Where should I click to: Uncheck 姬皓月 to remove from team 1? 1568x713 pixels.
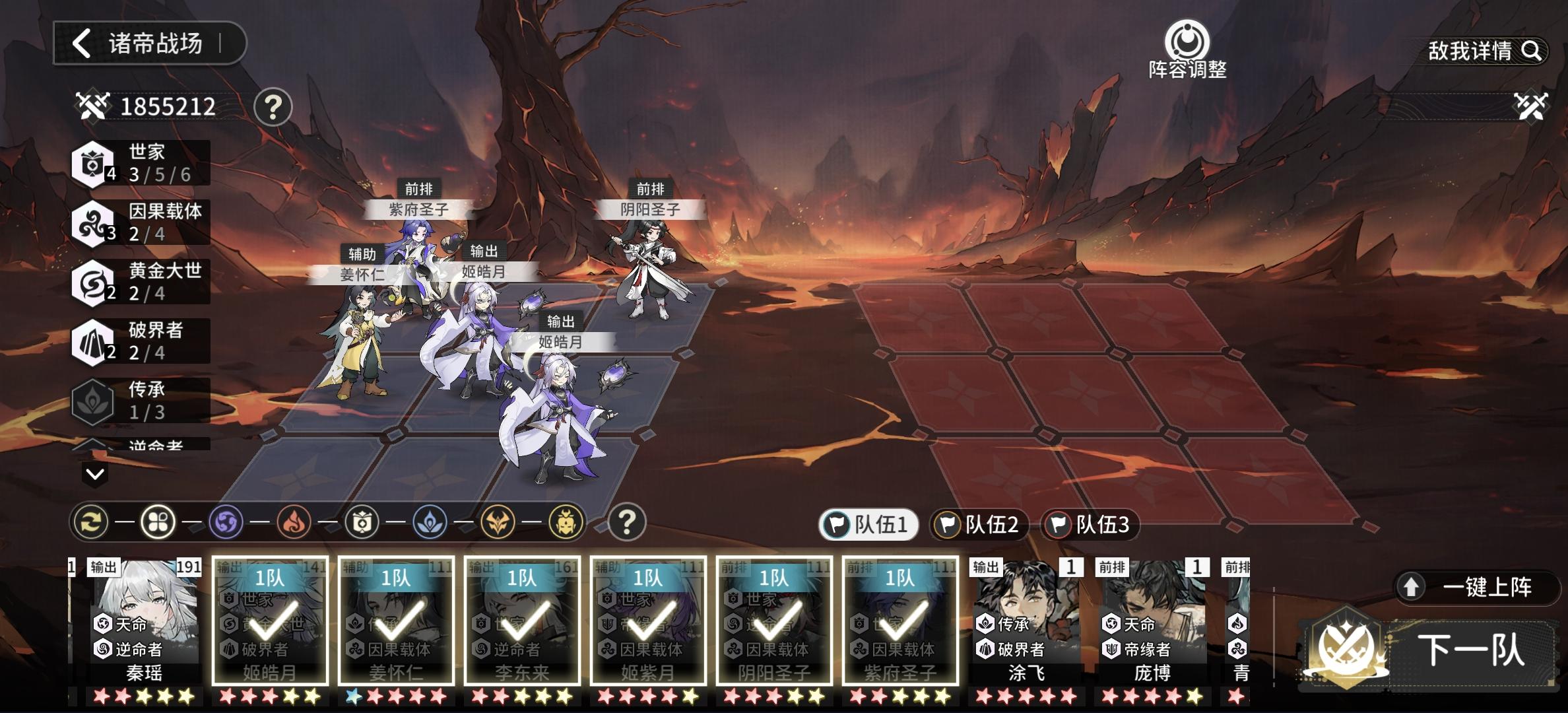[x=269, y=621]
